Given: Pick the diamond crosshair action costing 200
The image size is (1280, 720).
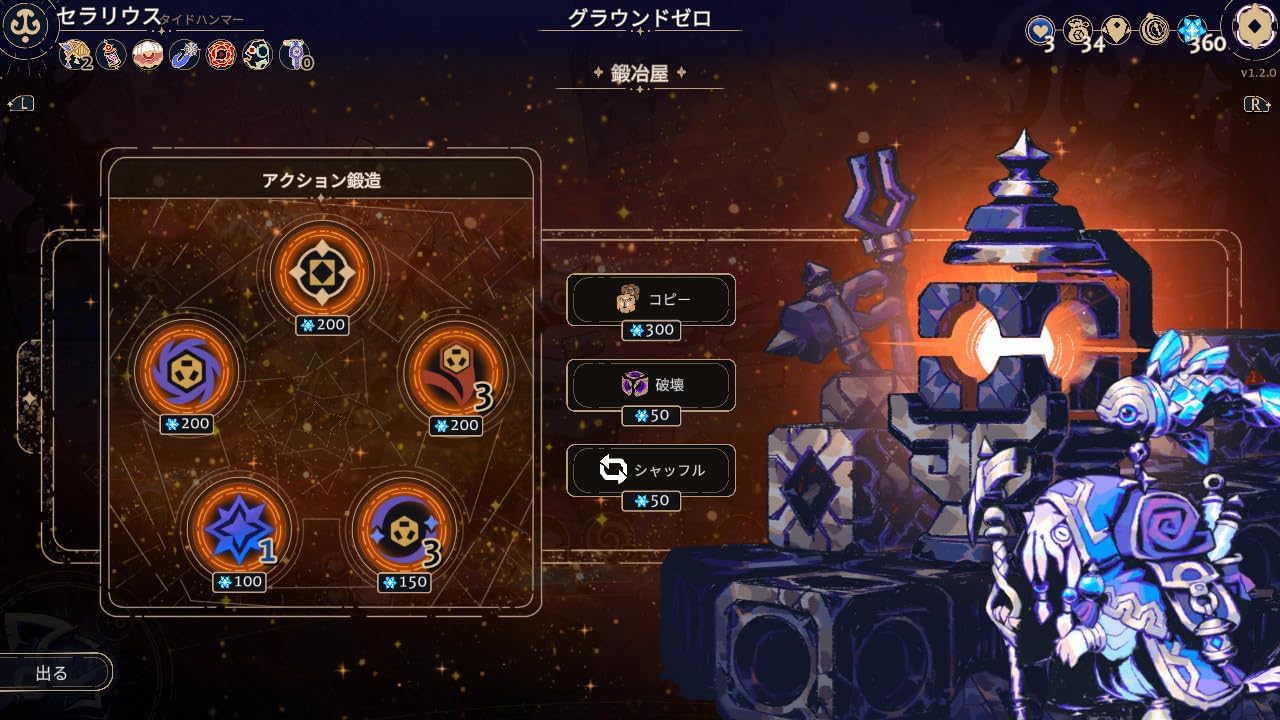Looking at the screenshot, I should pos(322,271).
